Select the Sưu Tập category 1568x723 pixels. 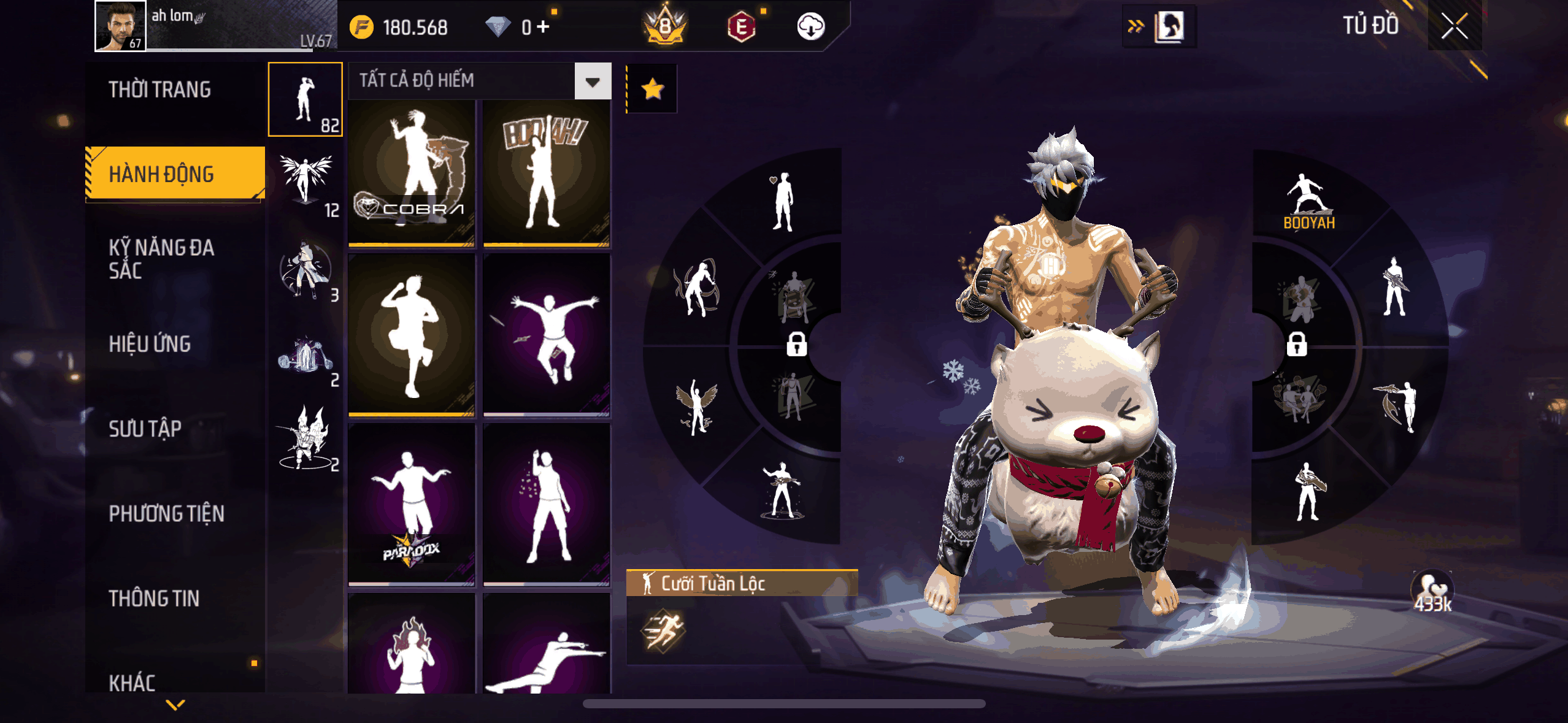145,429
